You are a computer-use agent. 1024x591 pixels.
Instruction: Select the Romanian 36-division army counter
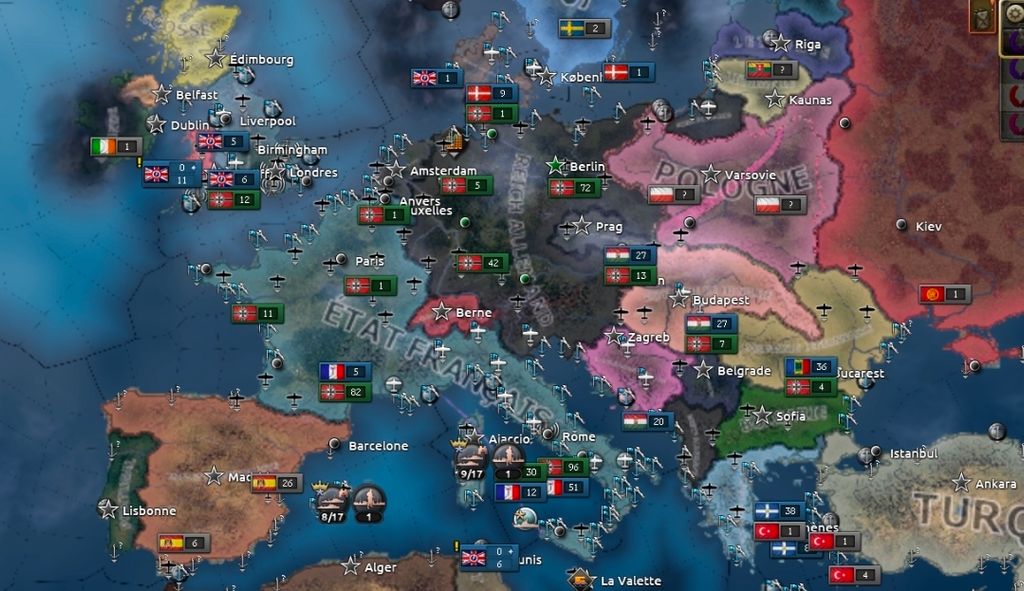(810, 367)
